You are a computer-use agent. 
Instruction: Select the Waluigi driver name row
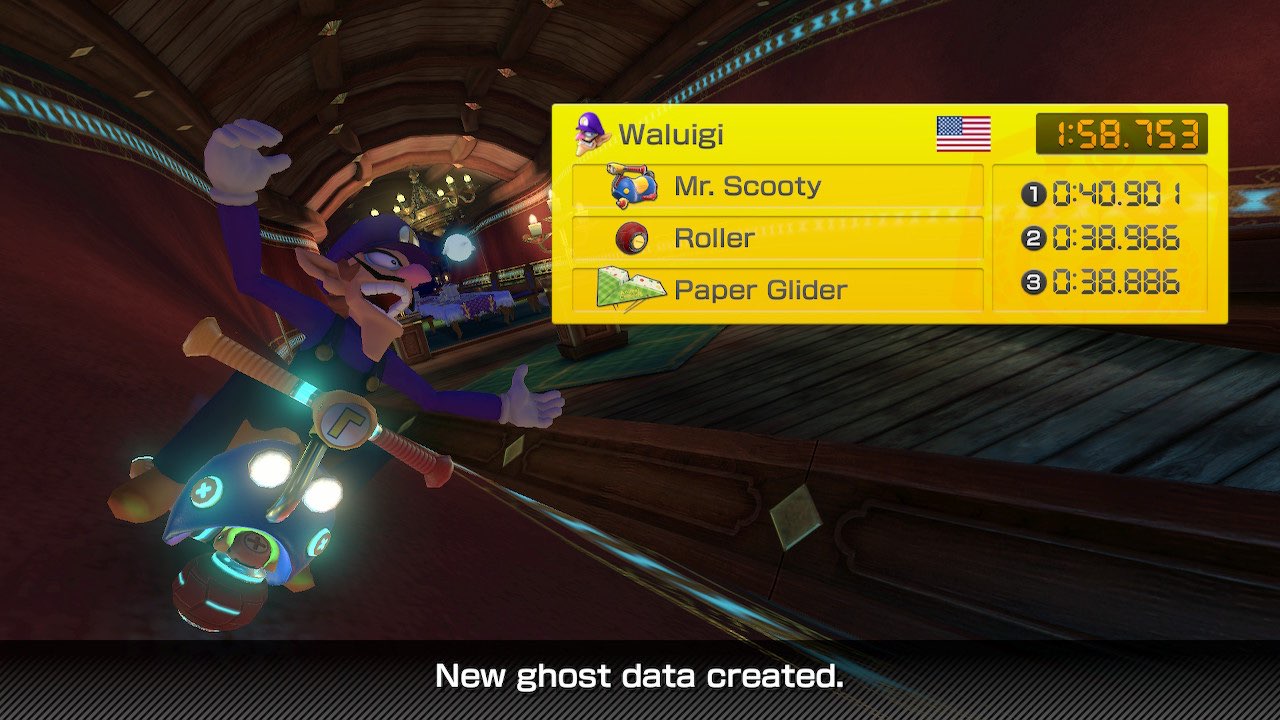[670, 135]
